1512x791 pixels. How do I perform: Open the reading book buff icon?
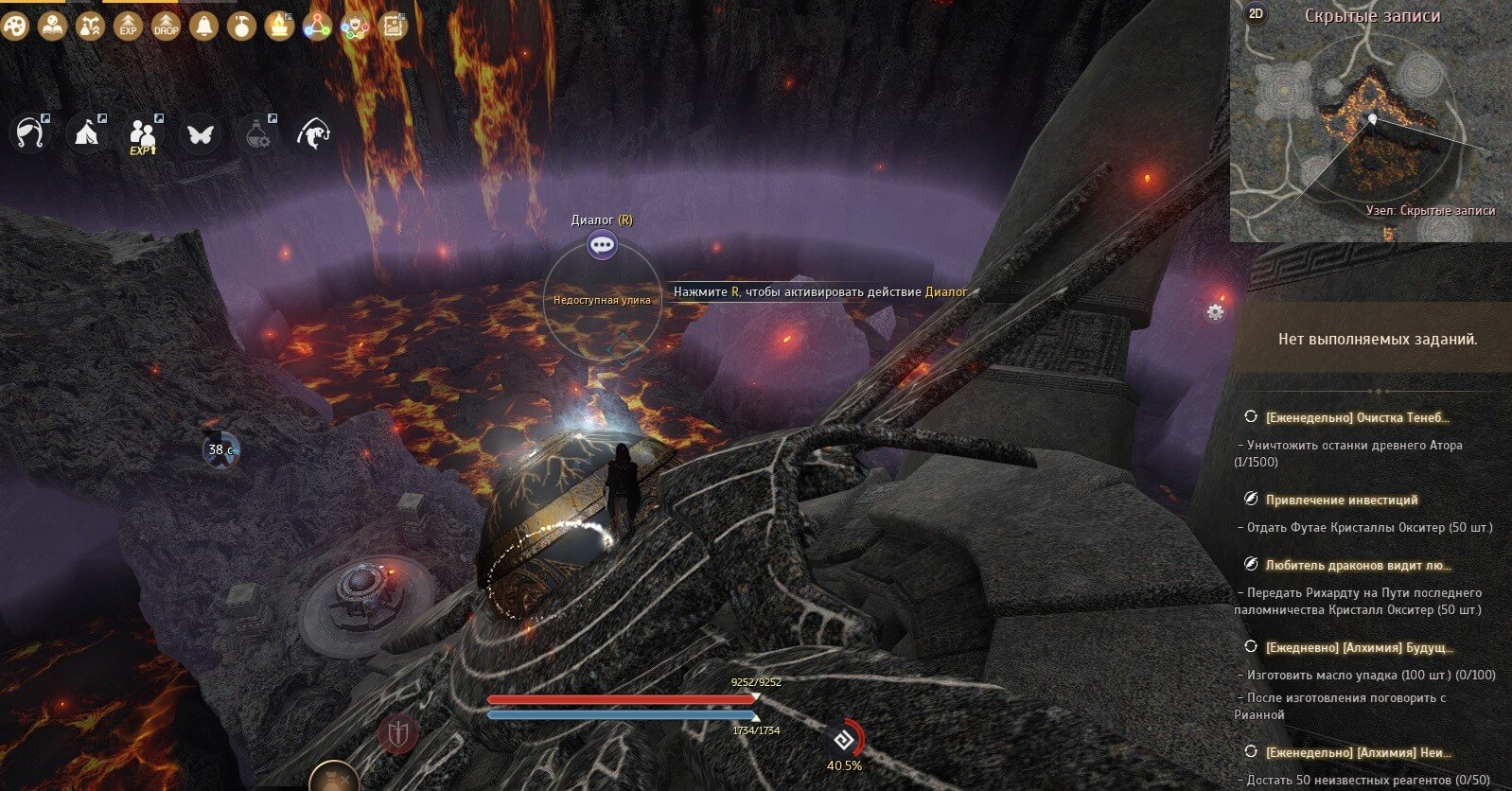tap(53, 26)
